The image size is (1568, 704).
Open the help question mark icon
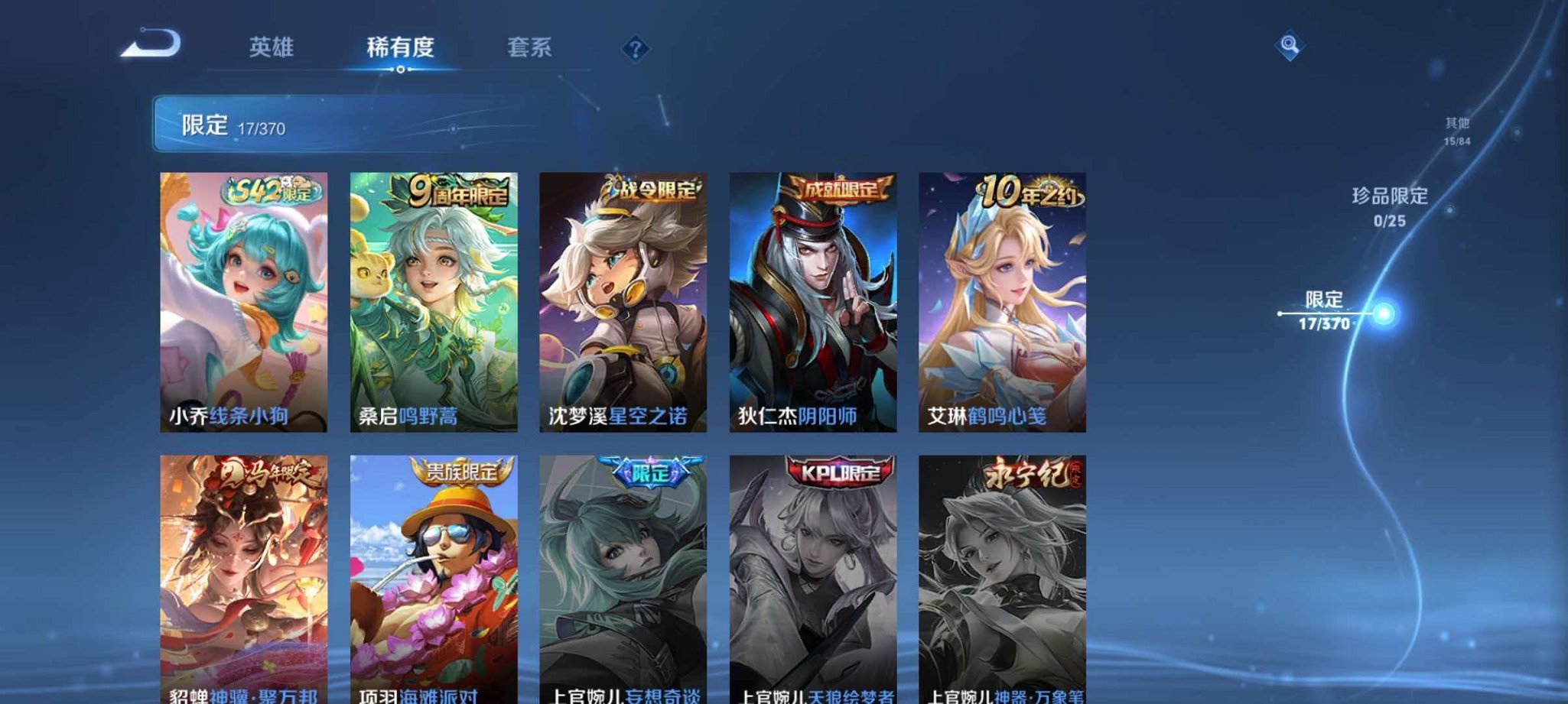point(634,48)
